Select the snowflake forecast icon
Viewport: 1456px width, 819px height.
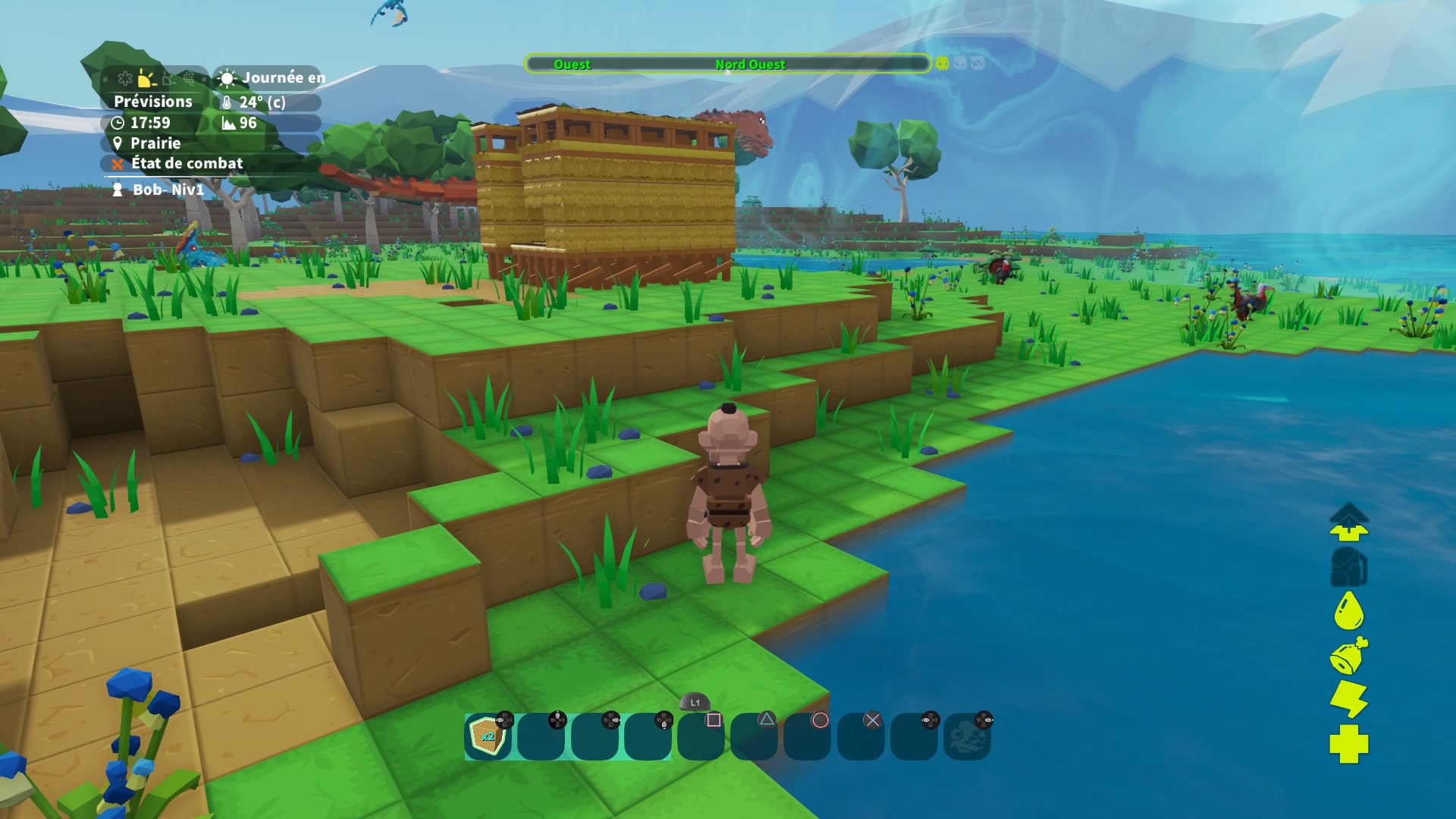coord(125,78)
